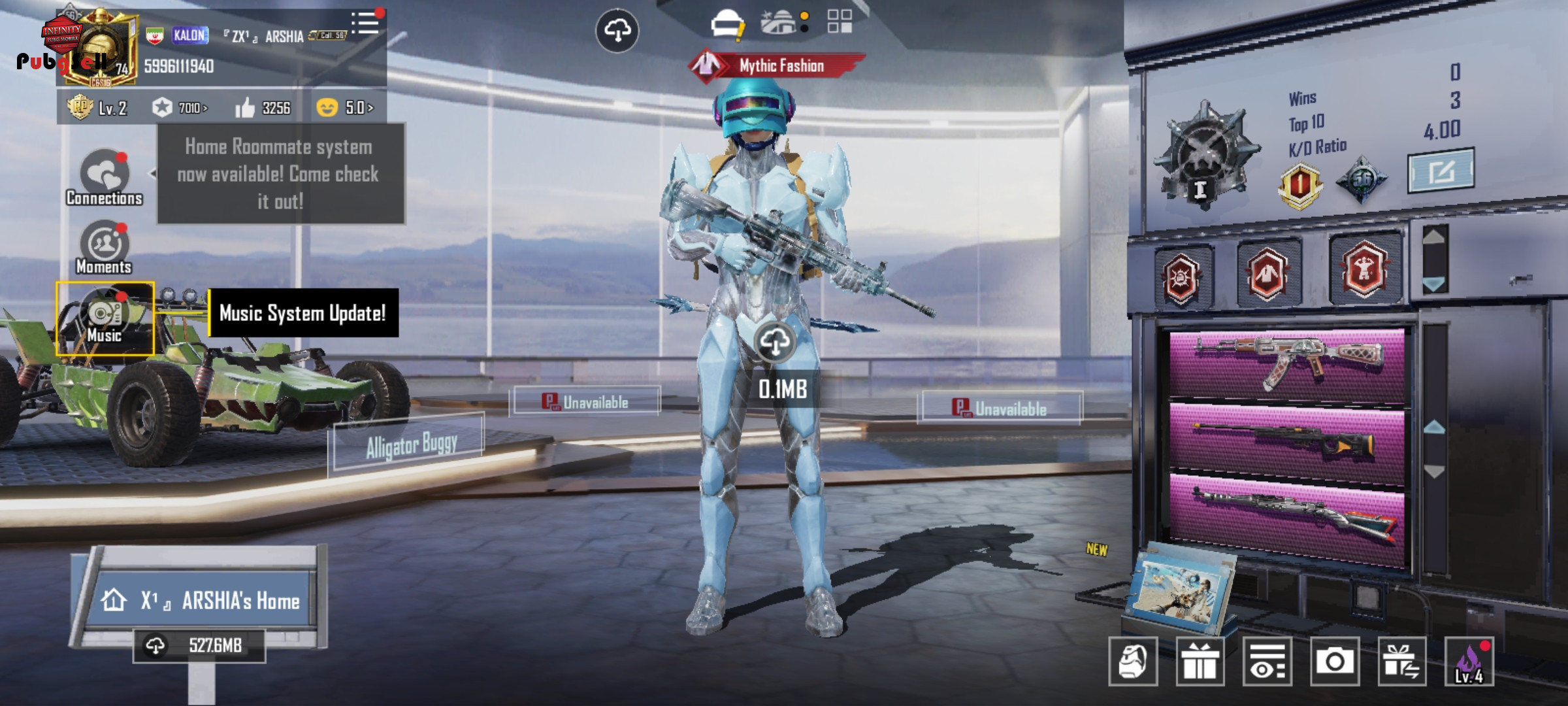This screenshot has width=1568, height=706.
Task: Click the blue edit stats button
Action: (x=1441, y=171)
